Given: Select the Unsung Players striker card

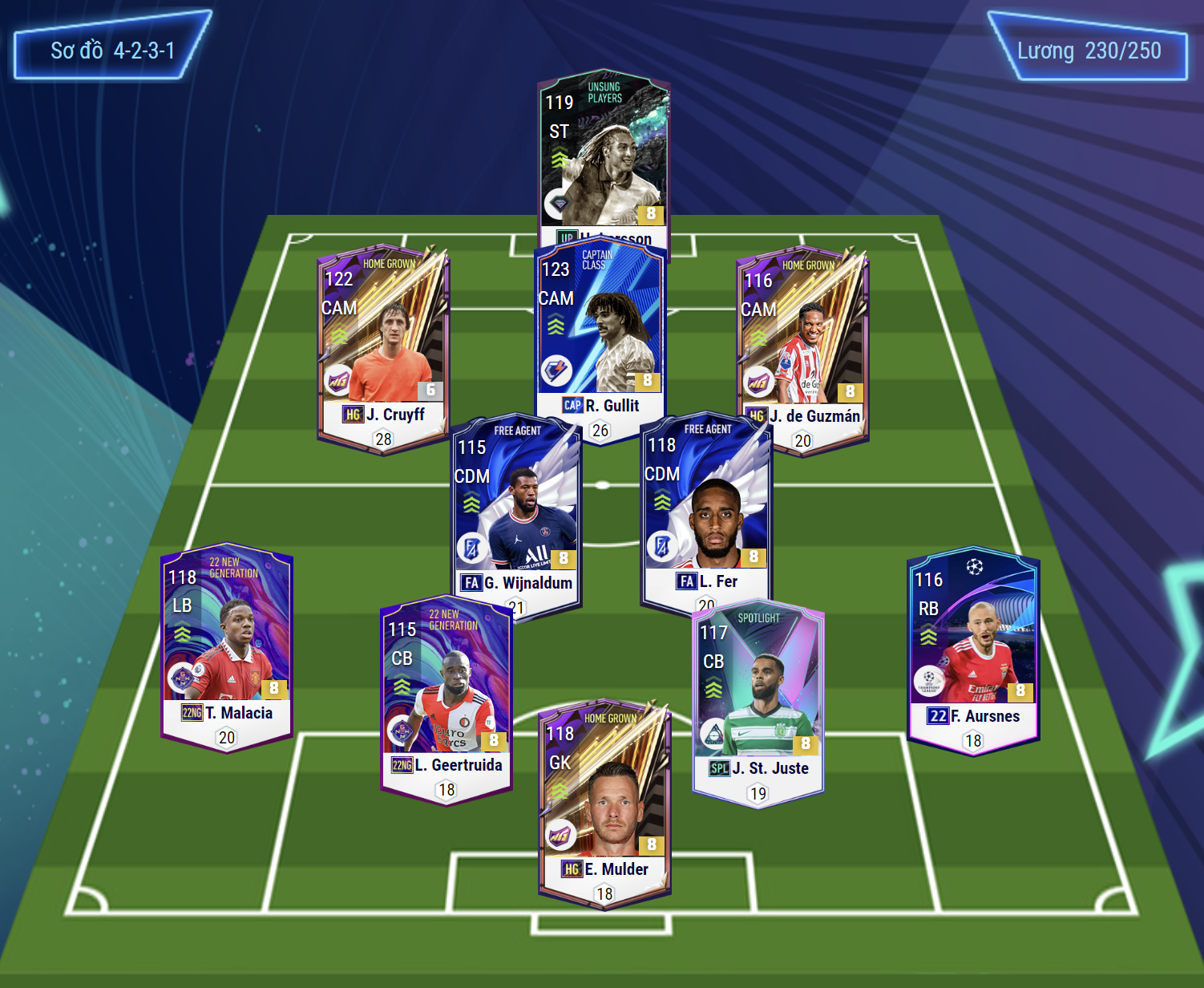Looking at the screenshot, I should coord(604,156).
